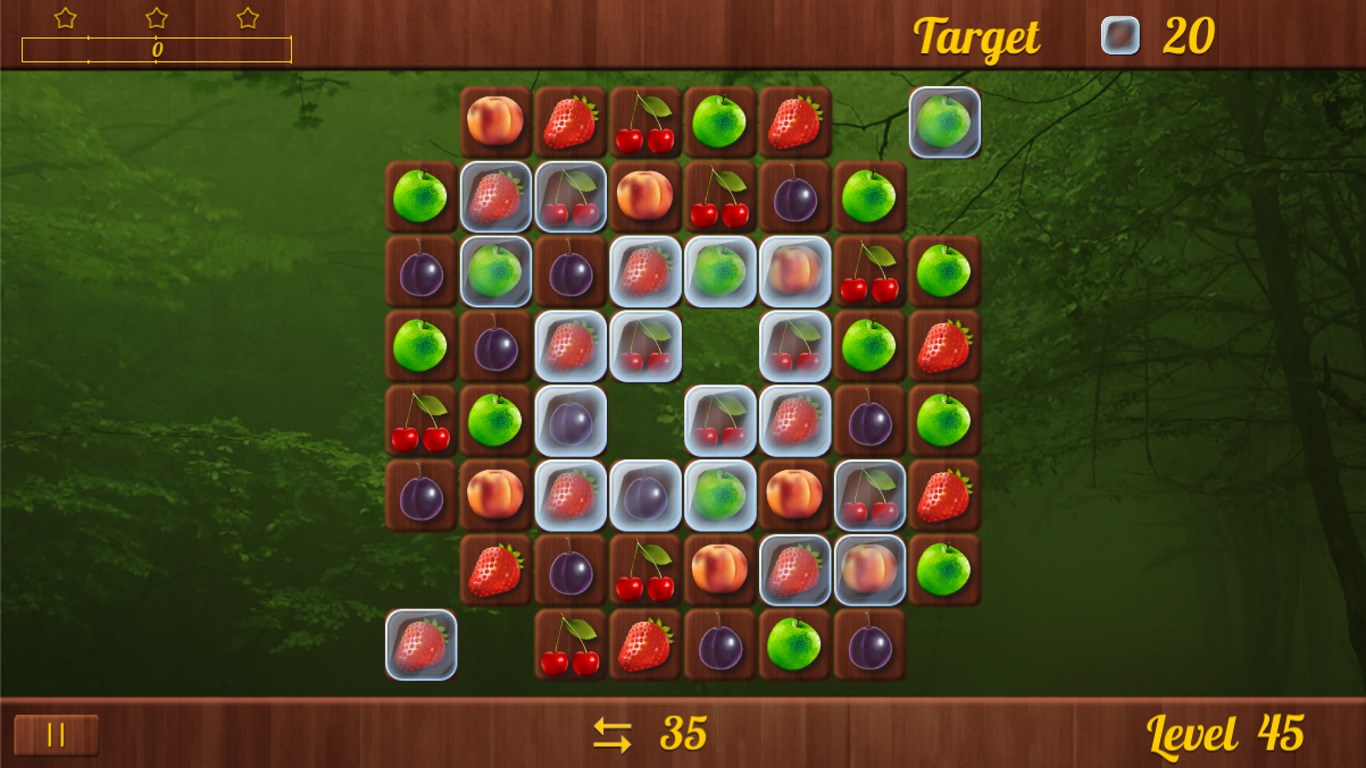Image resolution: width=1366 pixels, height=768 pixels.
Task: Click the plum in the bottom row
Action: click(720, 645)
